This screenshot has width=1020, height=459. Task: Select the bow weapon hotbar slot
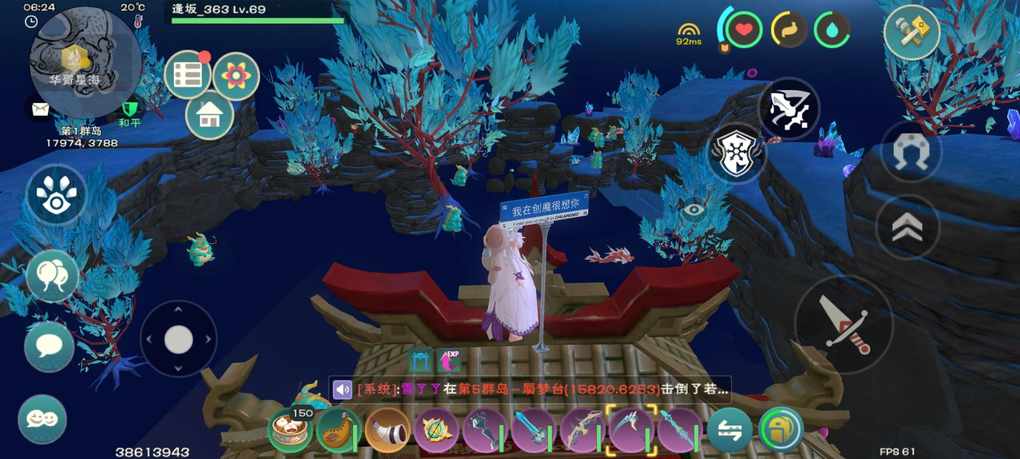coord(581,430)
